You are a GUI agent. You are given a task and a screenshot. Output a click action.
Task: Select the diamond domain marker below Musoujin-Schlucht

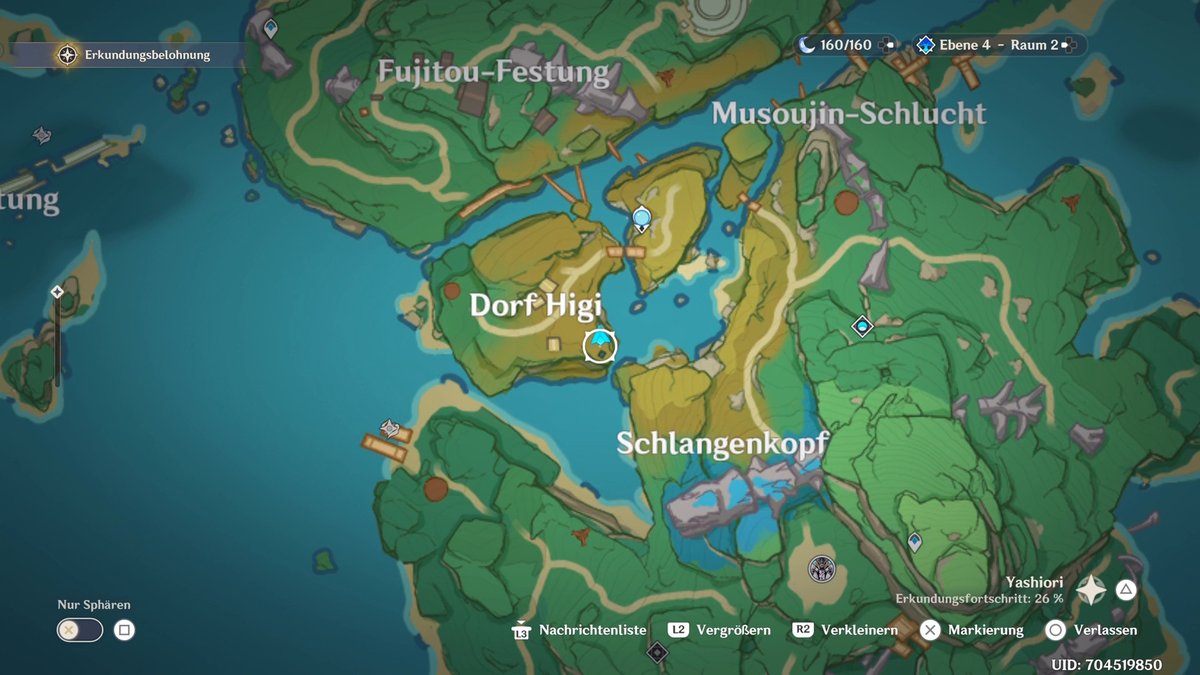click(x=862, y=326)
